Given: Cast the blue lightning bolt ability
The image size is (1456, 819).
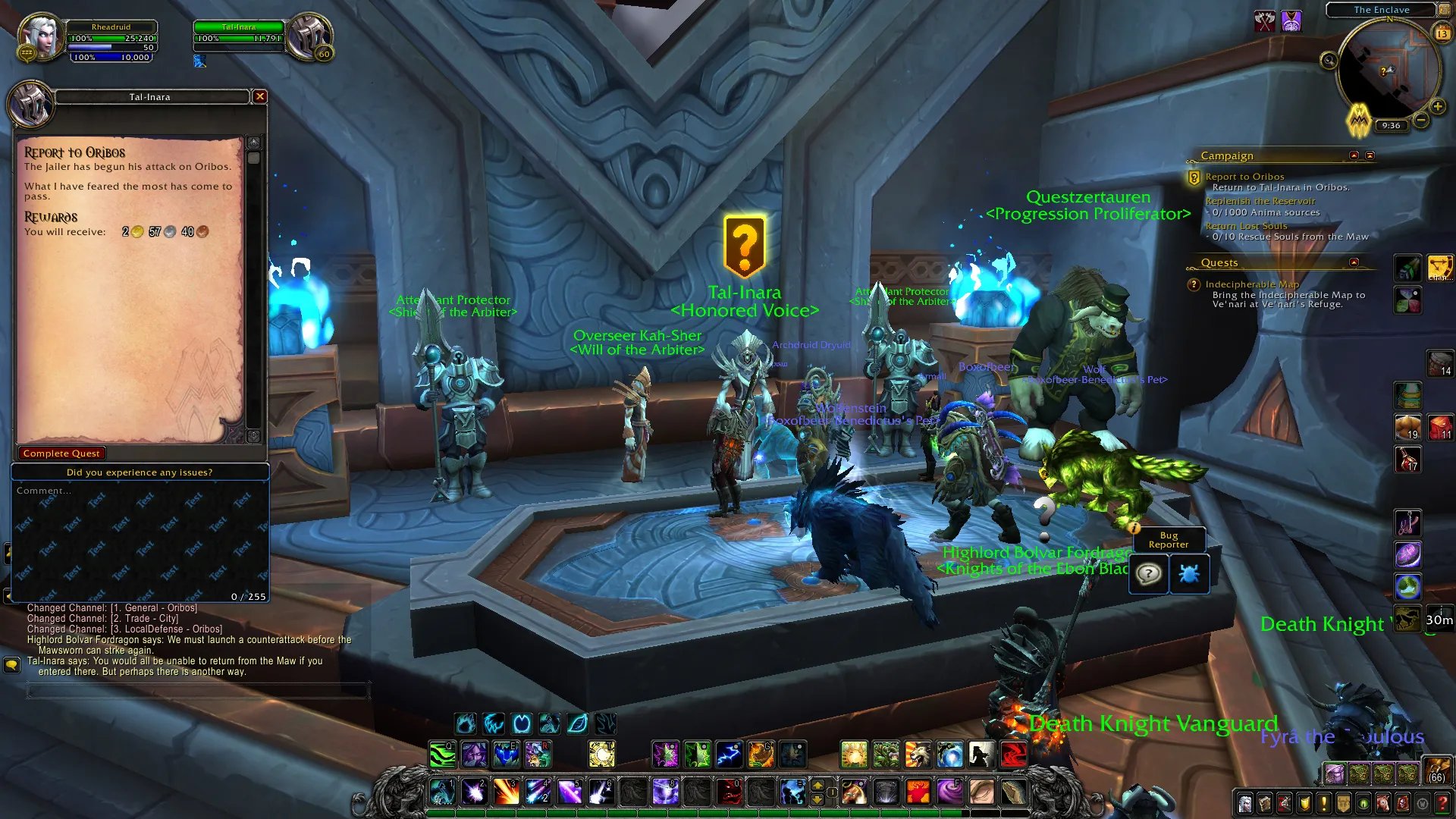Looking at the screenshot, I should [x=729, y=755].
